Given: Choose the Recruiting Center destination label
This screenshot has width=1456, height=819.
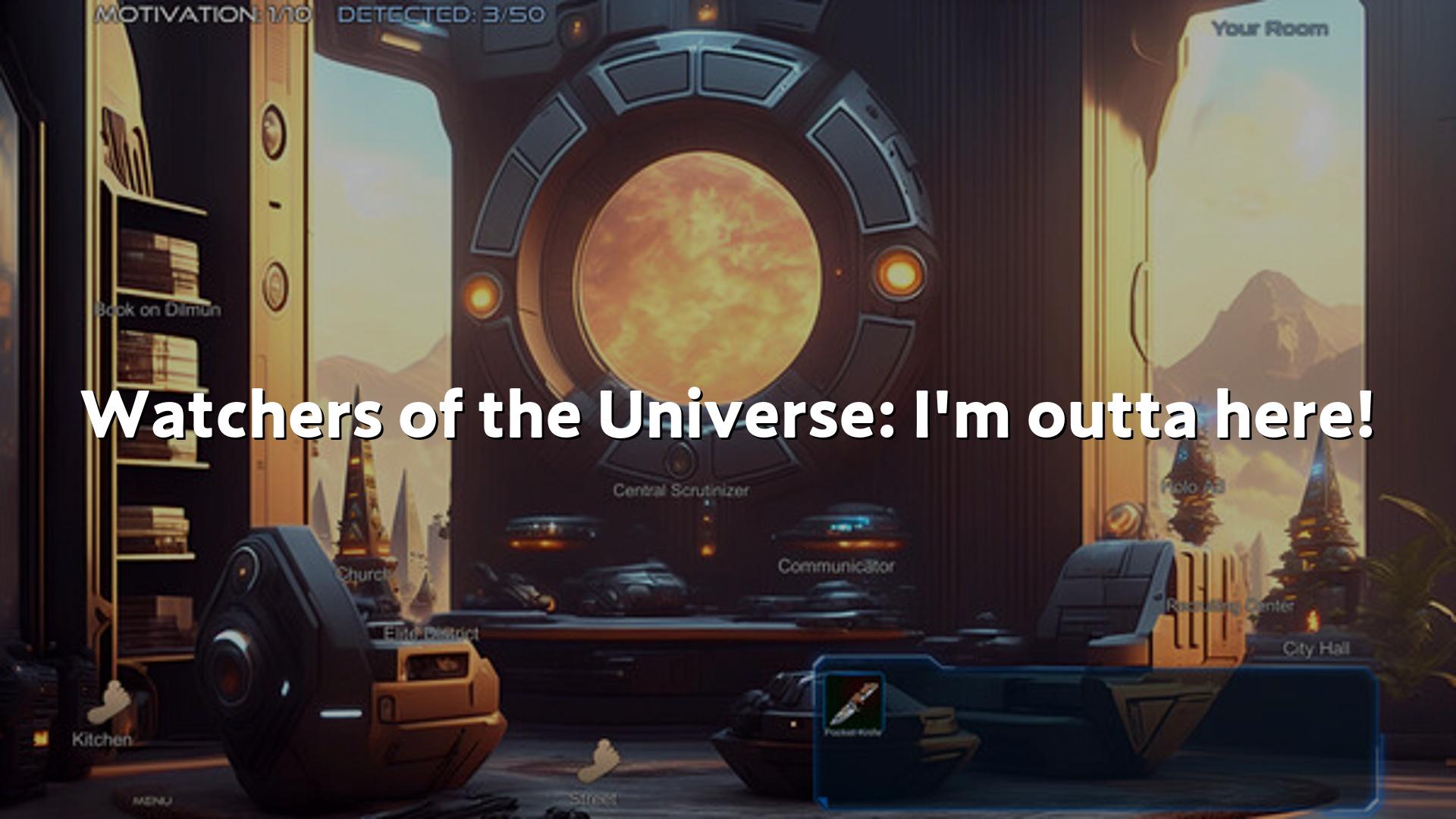Looking at the screenshot, I should [1229, 606].
